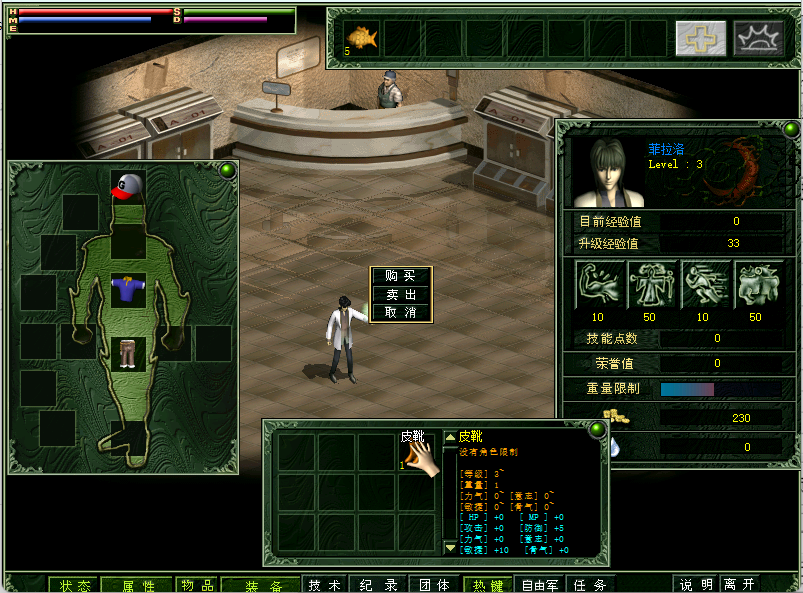Image resolution: width=803 pixels, height=593 pixels.
Task: Select 取消 (Cancel) in the shop popup
Action: 400,312
